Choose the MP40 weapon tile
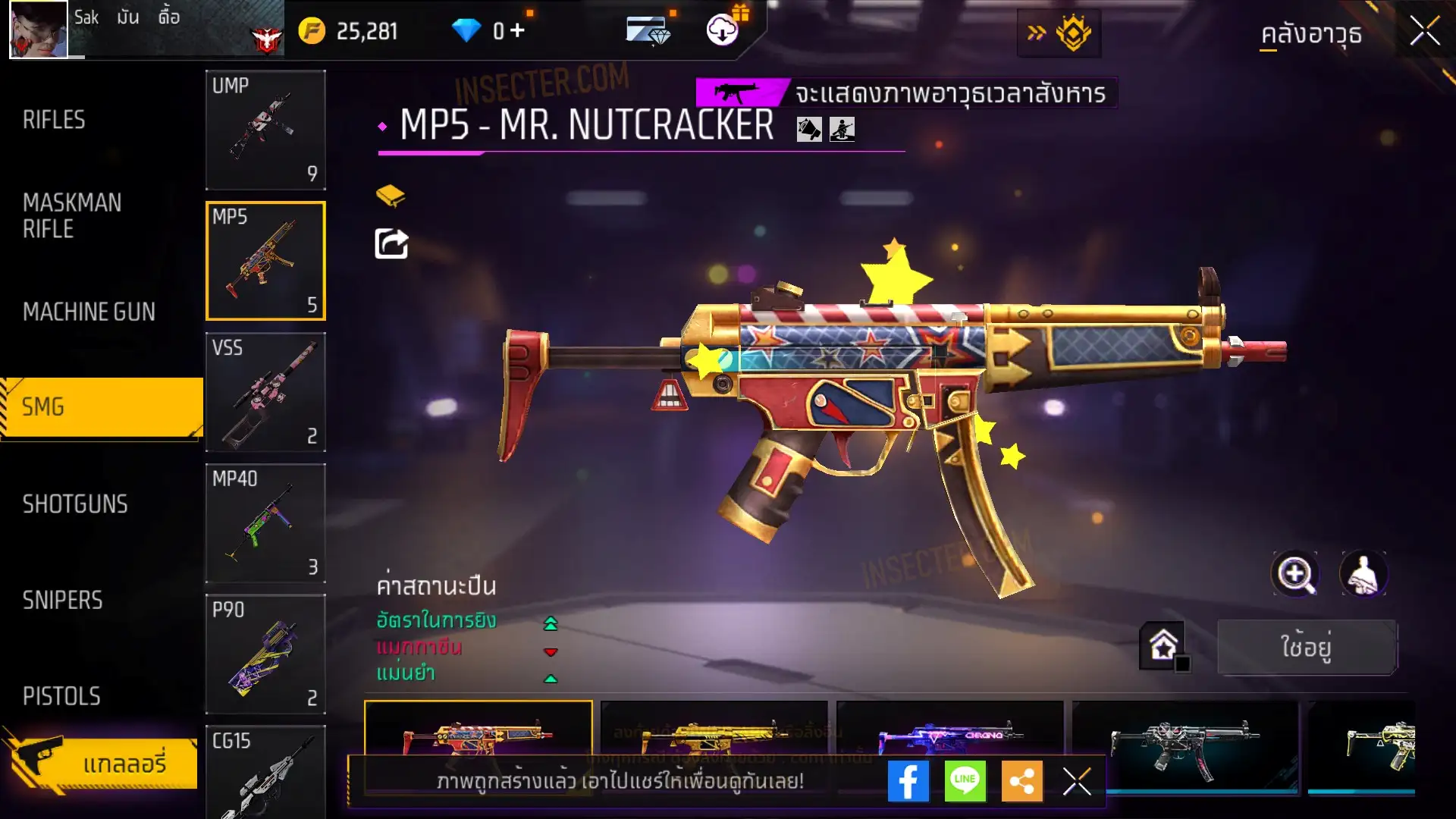This screenshot has height=819, width=1456. click(x=265, y=523)
